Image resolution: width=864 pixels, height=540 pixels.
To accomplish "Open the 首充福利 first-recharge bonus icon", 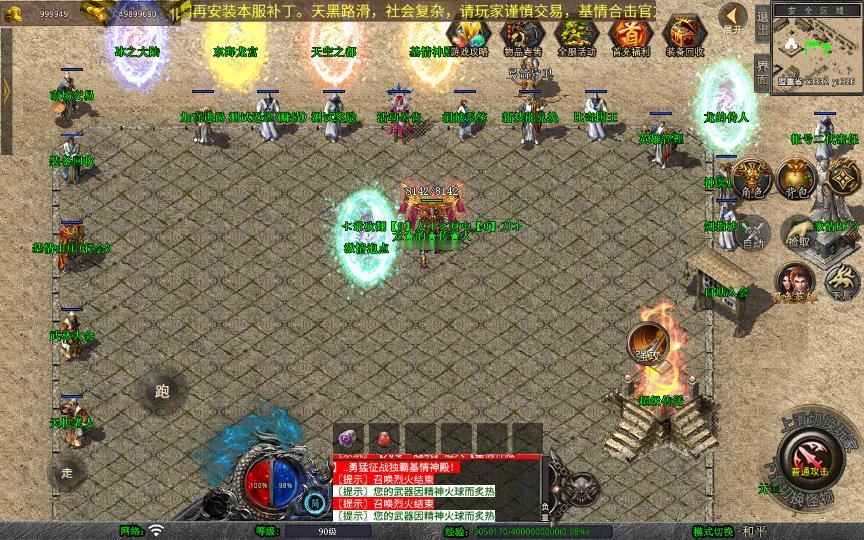I will 629,35.
